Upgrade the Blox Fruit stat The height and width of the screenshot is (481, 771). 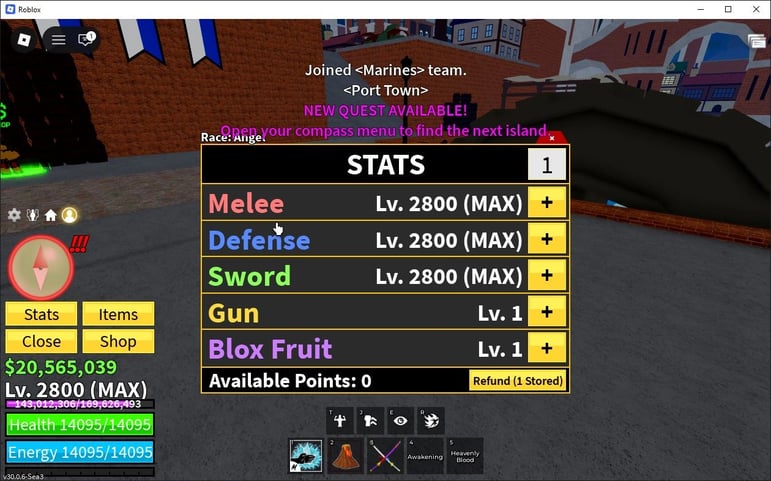pyautogui.click(x=547, y=348)
